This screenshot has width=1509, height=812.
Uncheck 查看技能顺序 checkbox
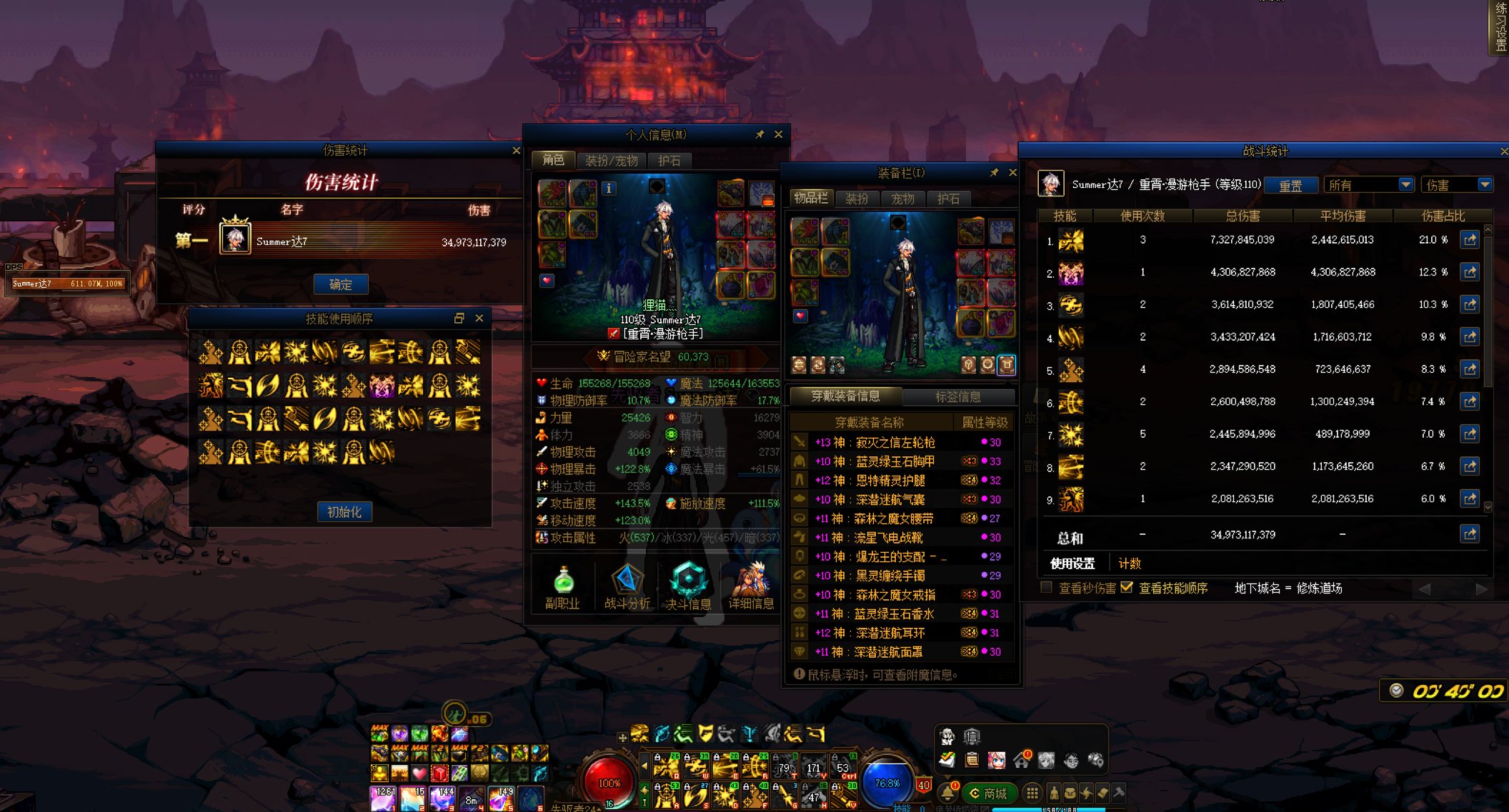tap(1127, 588)
